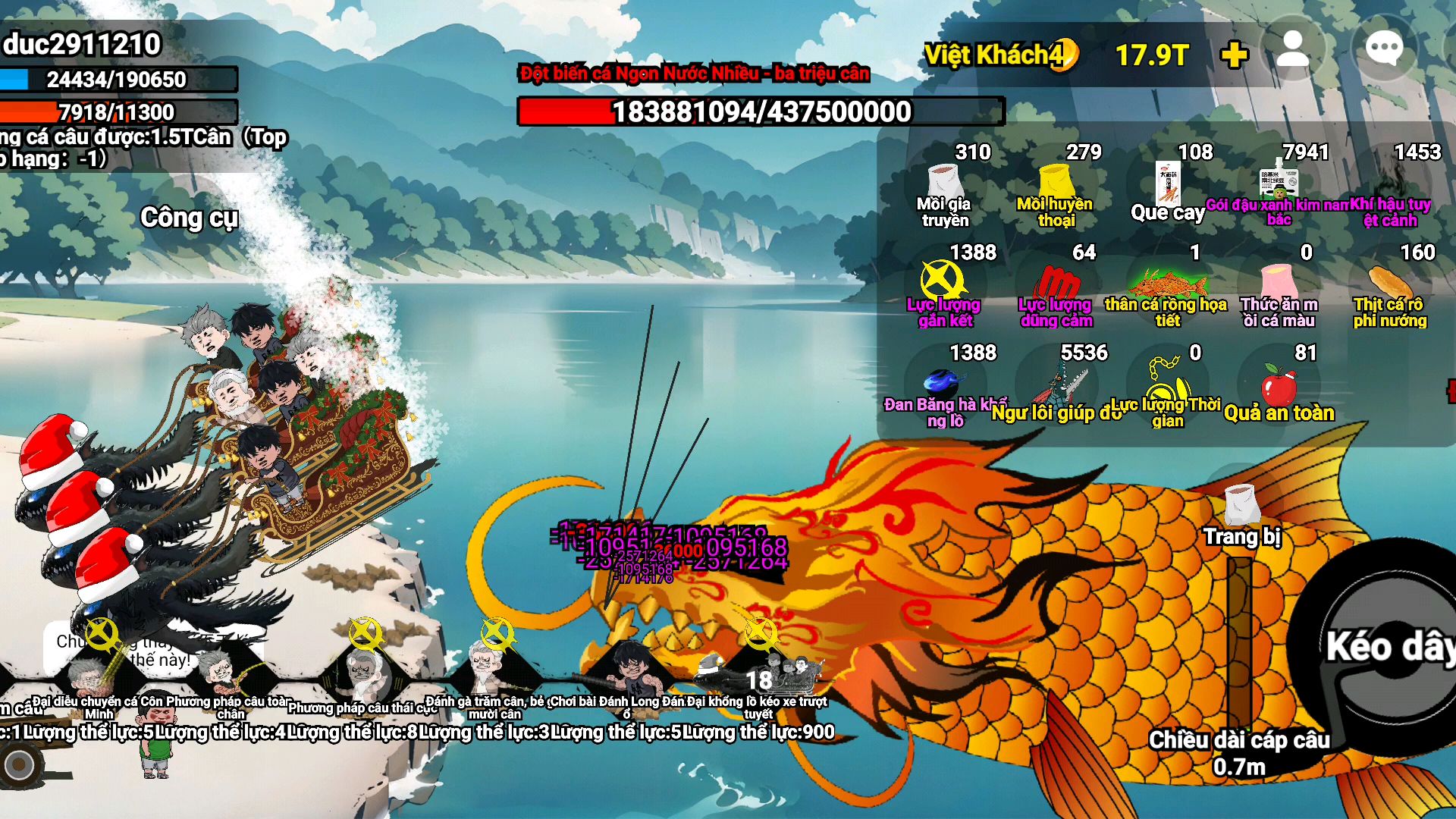Use the Thức ăn mồi cá màu item
Viewport: 1456px width, 819px height.
(x=1279, y=290)
